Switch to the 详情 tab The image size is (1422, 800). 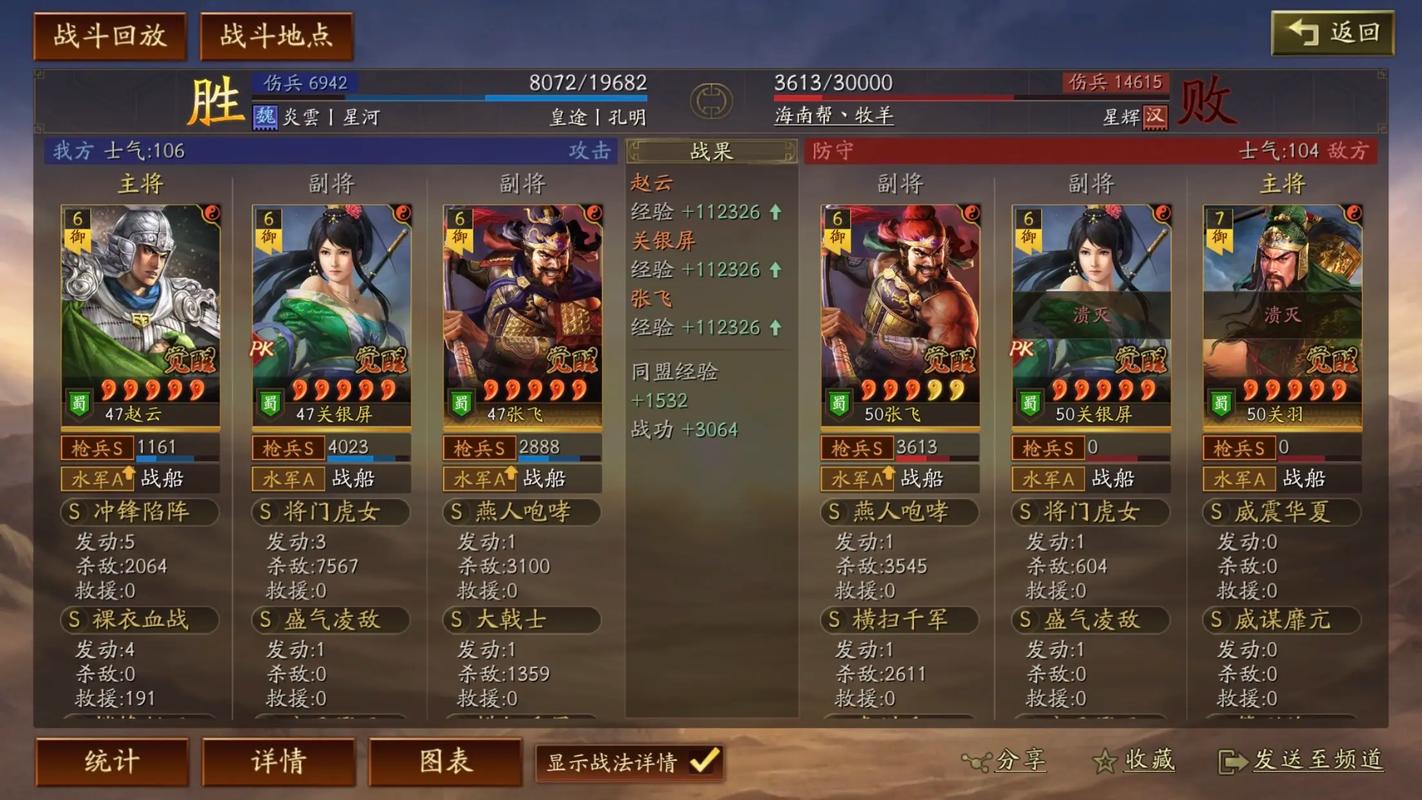(x=277, y=761)
